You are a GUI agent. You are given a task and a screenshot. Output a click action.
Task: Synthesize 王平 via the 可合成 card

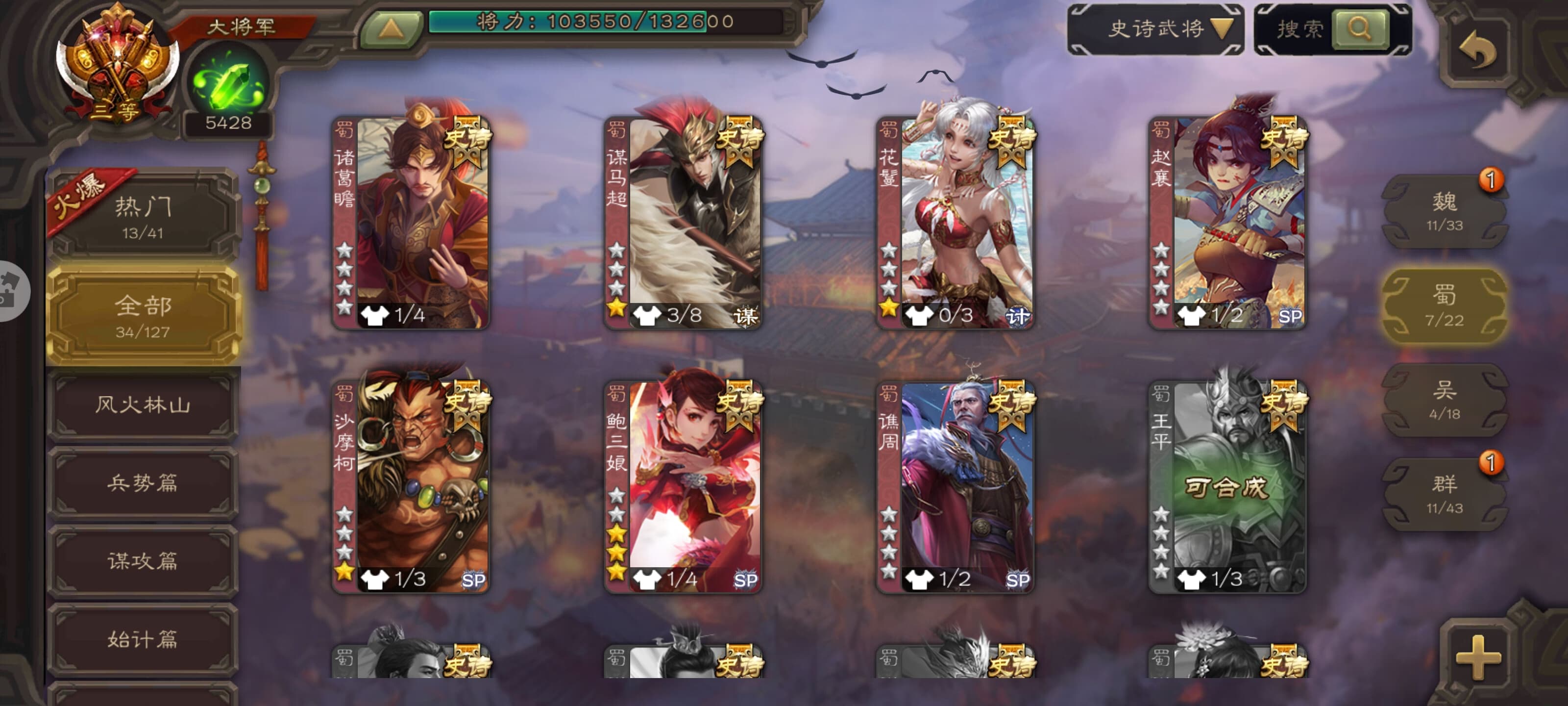click(x=1228, y=487)
